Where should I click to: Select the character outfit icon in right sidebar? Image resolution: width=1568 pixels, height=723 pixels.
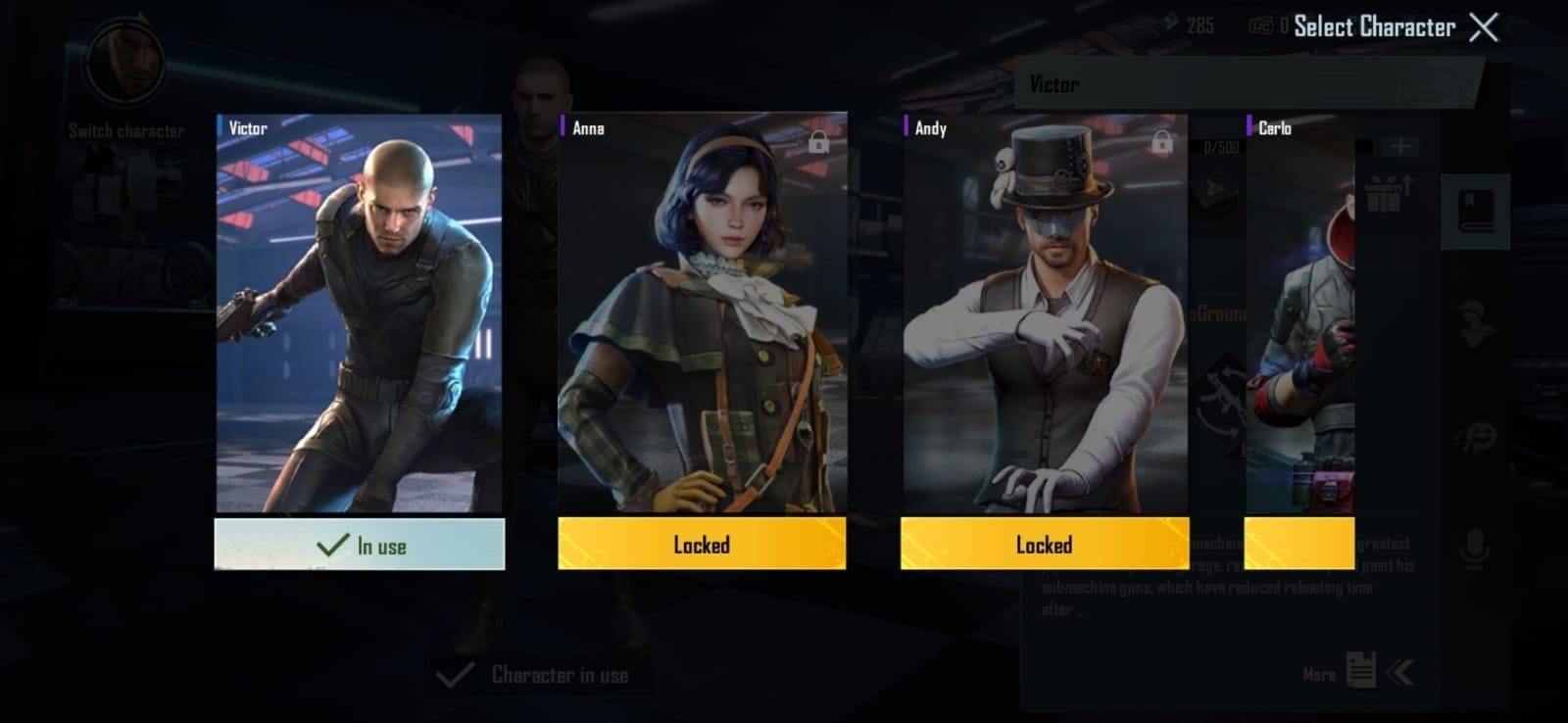pos(1474,321)
